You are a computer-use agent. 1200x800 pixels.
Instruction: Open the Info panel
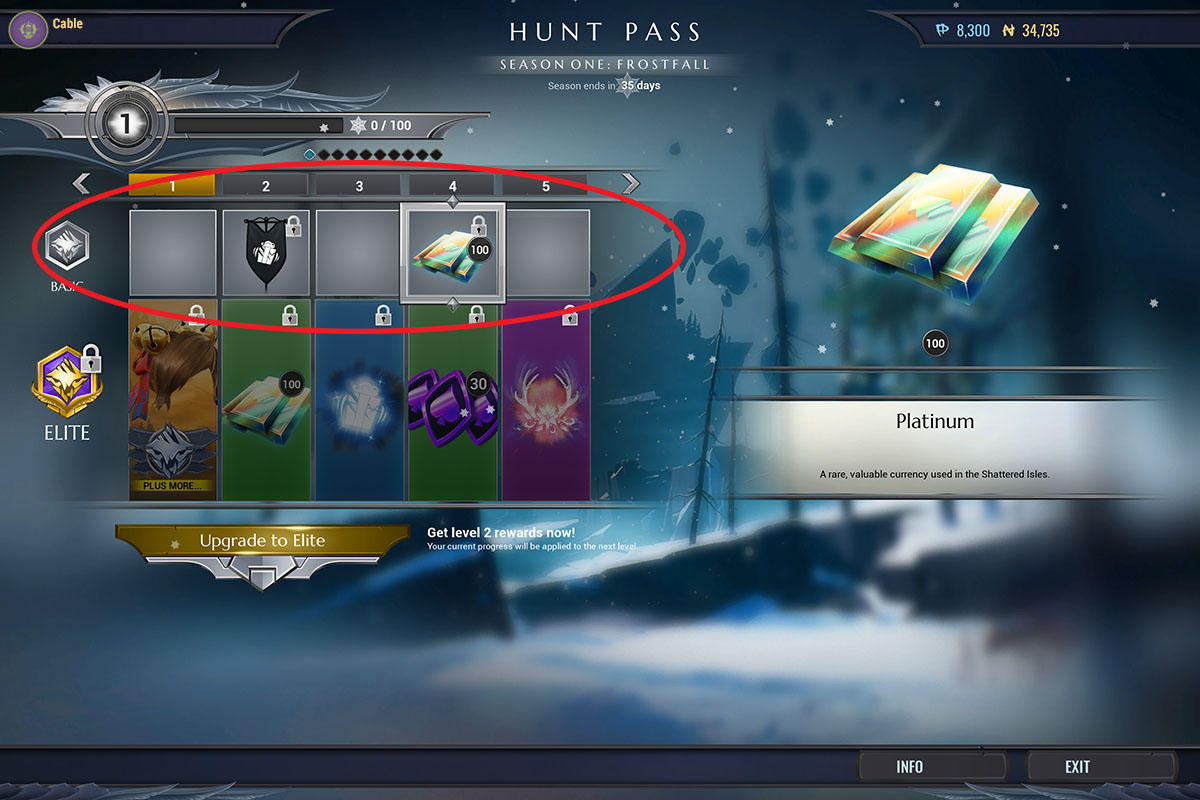point(909,767)
